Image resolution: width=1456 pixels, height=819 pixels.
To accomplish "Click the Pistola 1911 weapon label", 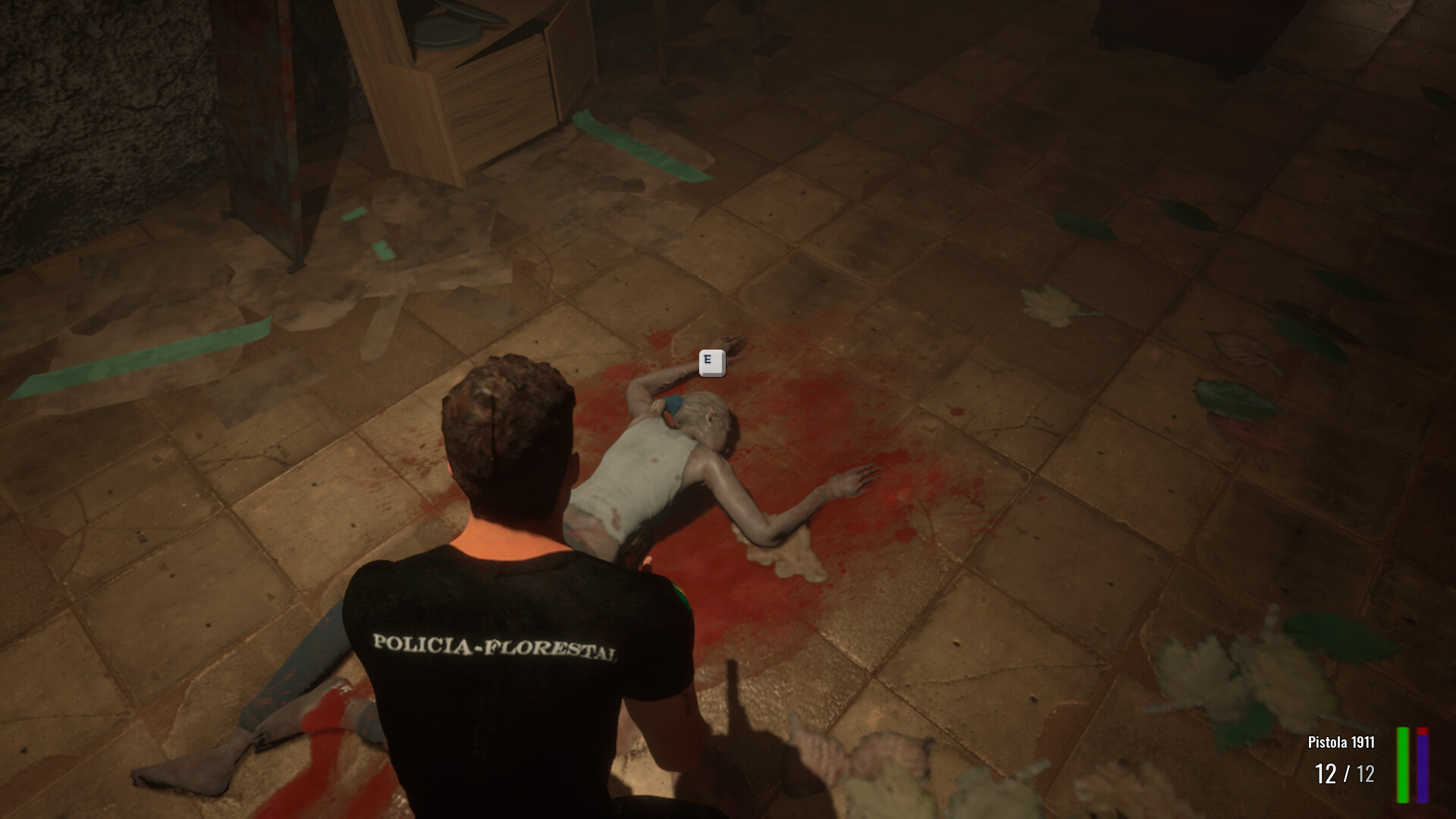I will (1341, 742).
